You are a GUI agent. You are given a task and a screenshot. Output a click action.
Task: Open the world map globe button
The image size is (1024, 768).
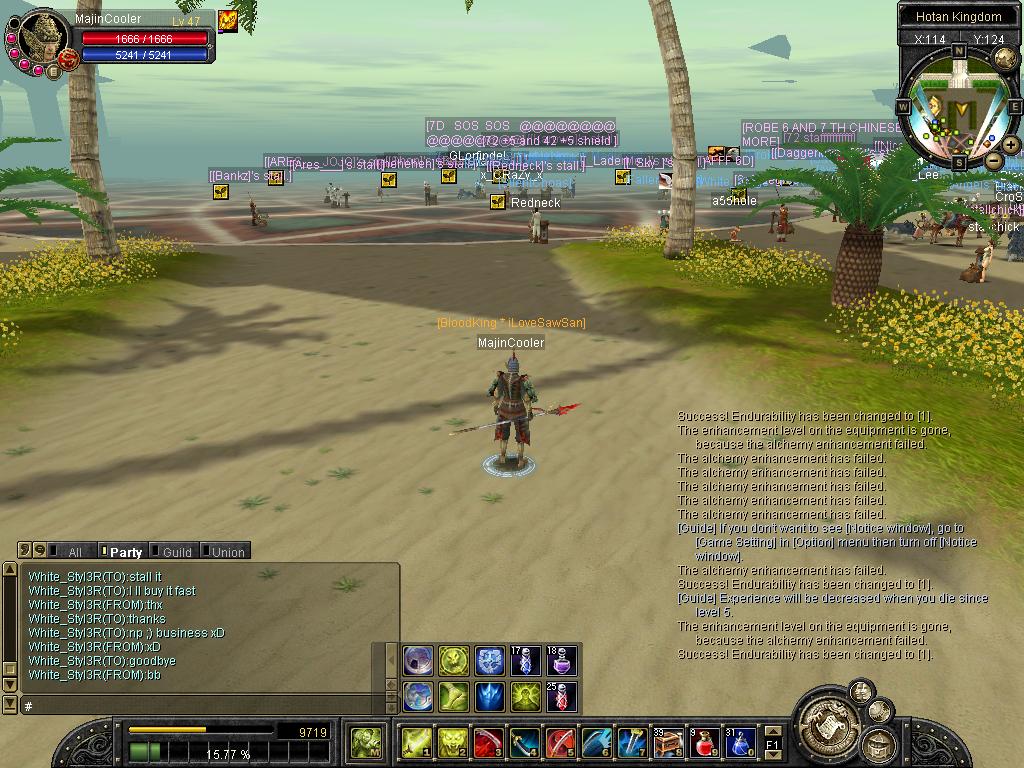click(x=1005, y=58)
